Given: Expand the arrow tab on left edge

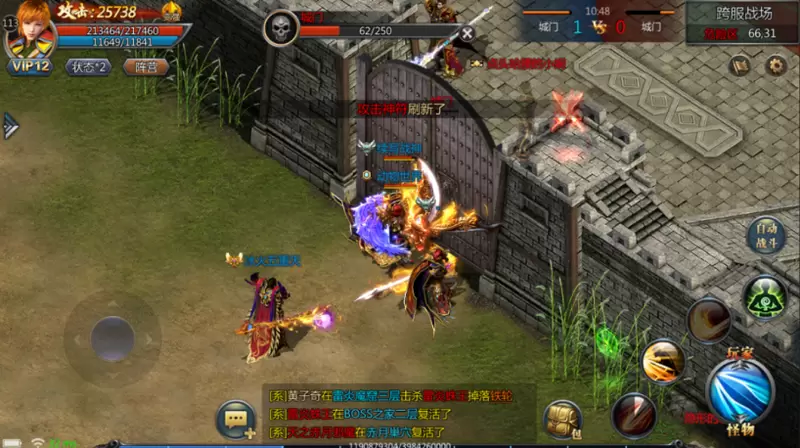Looking at the screenshot, I should (x=10, y=124).
